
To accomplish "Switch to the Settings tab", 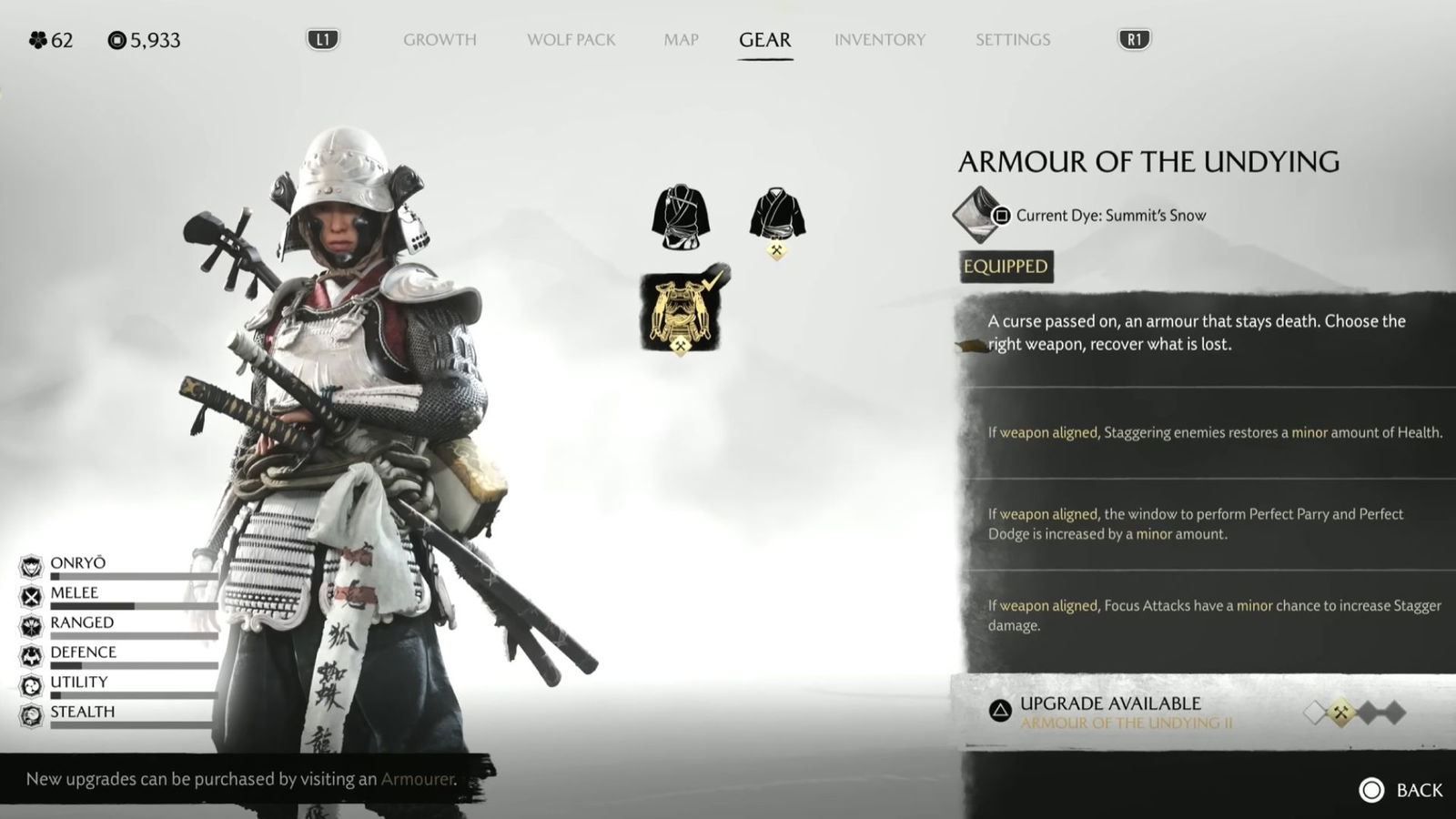I will pos(1012,40).
